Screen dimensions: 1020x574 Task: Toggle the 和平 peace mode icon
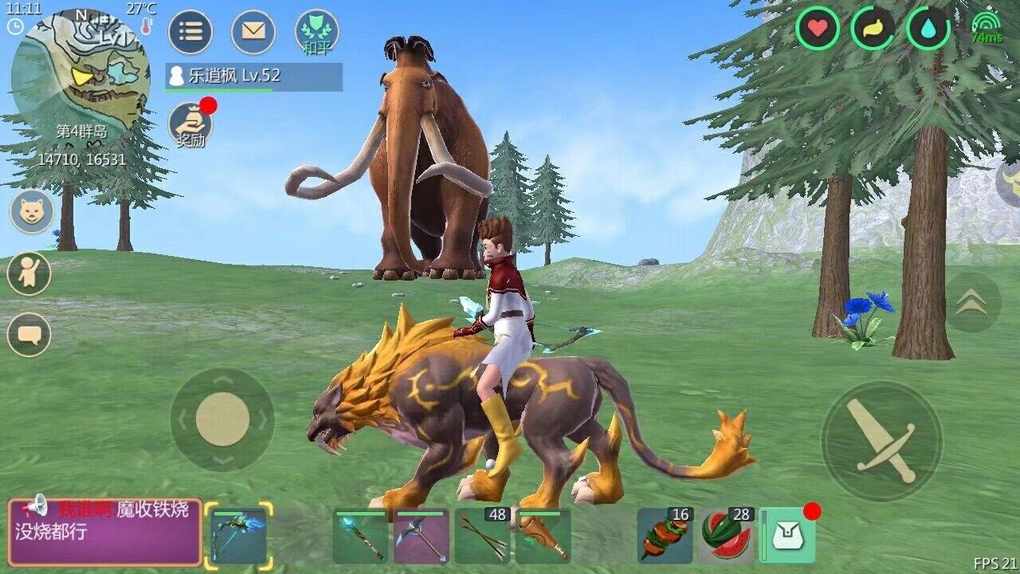click(x=316, y=32)
